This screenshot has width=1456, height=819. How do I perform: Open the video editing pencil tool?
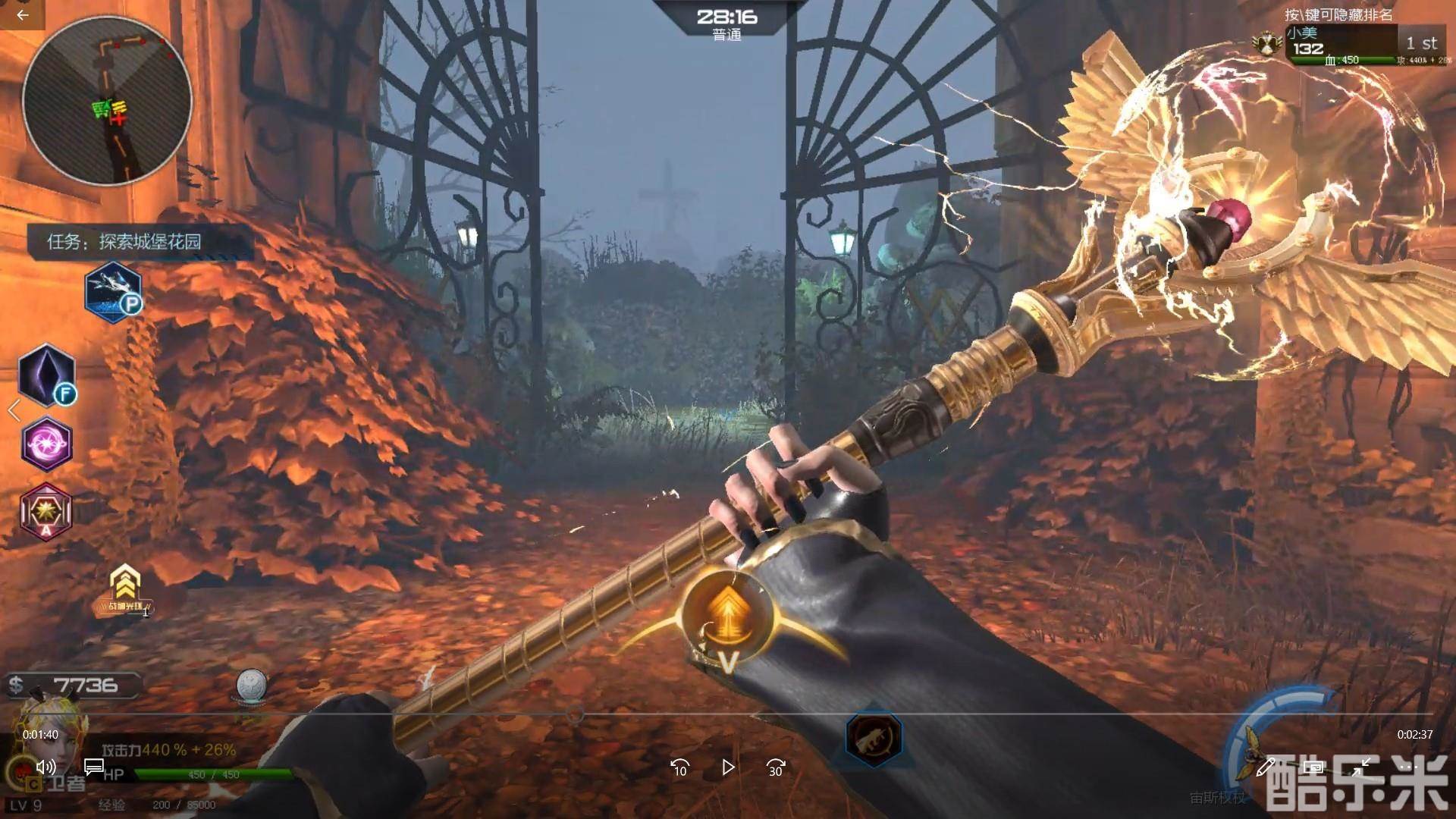pos(1264,767)
